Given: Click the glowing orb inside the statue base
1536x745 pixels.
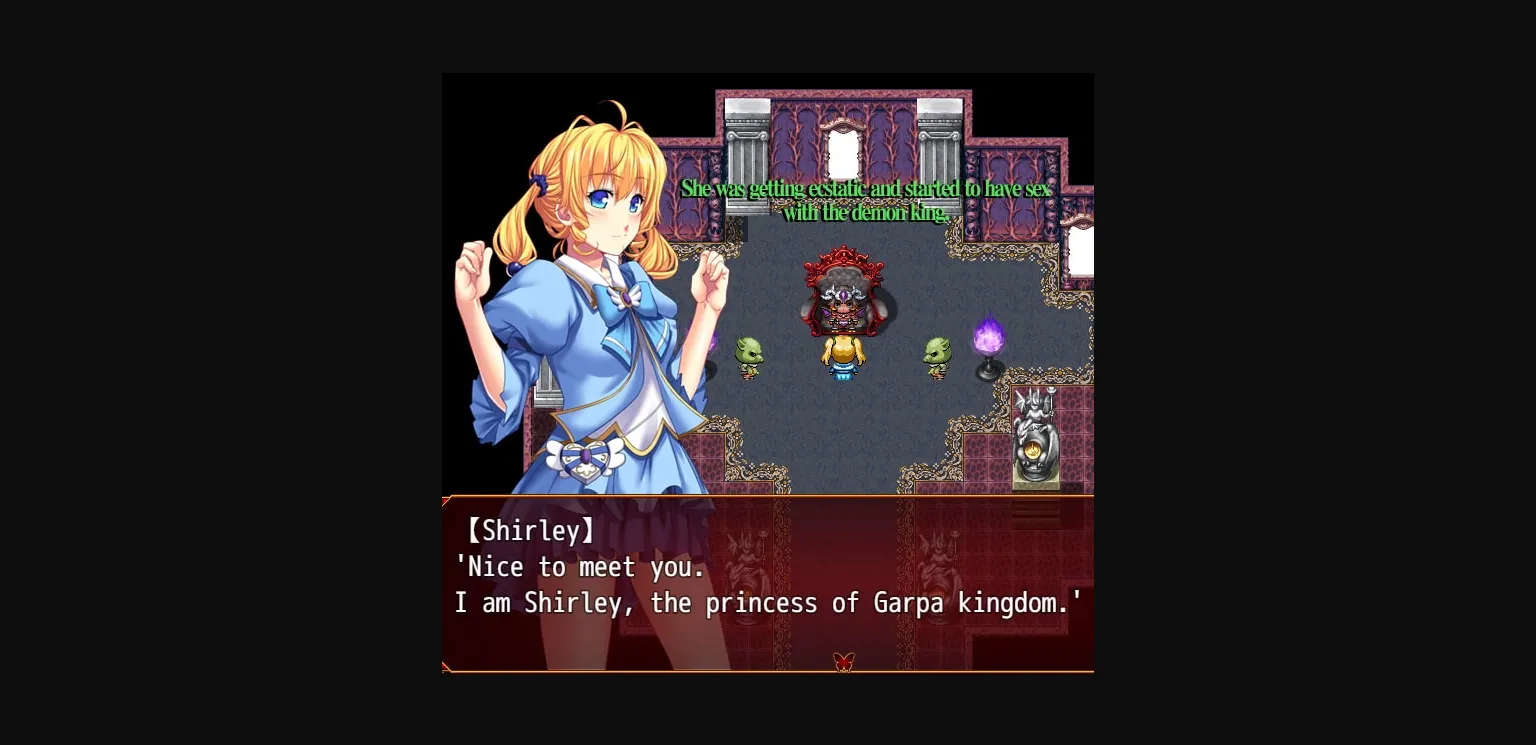Looking at the screenshot, I should click(1033, 450).
